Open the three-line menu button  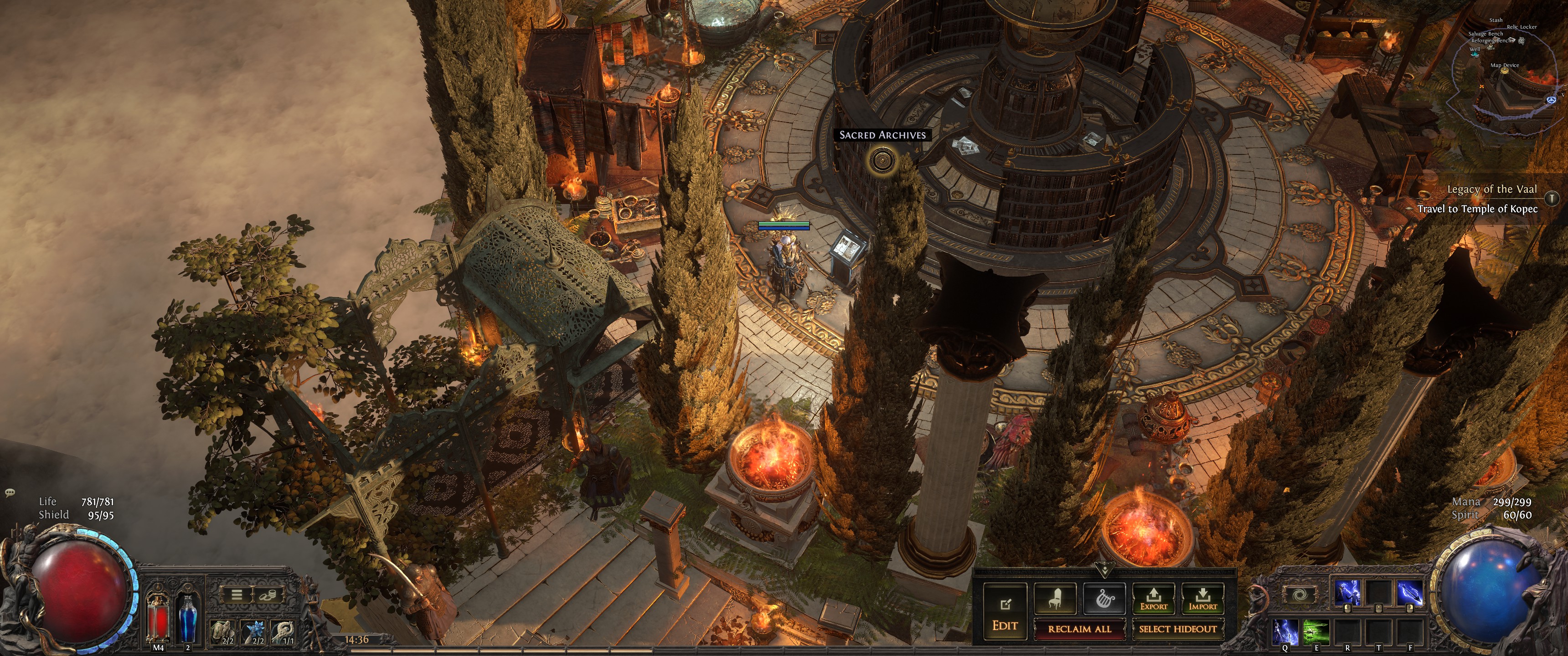(237, 594)
